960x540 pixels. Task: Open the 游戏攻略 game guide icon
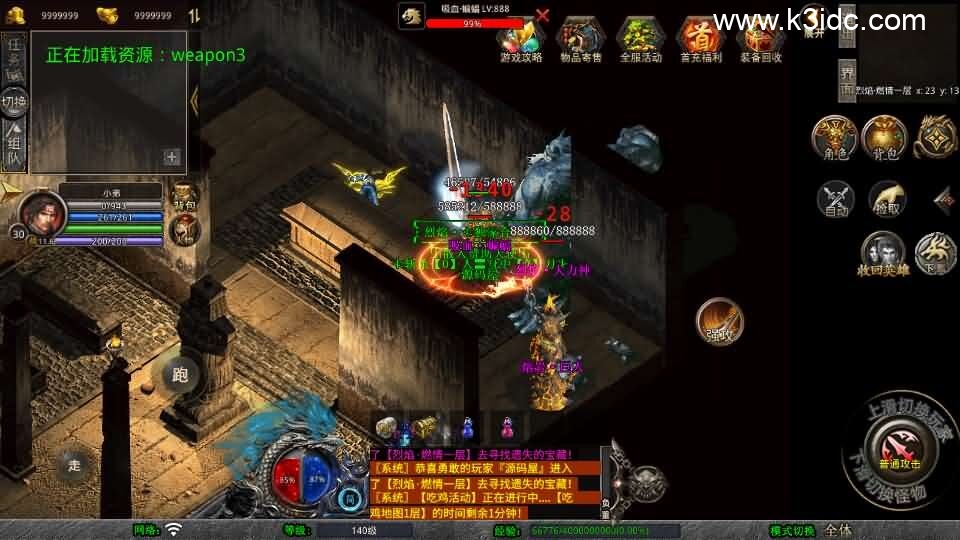[521, 37]
